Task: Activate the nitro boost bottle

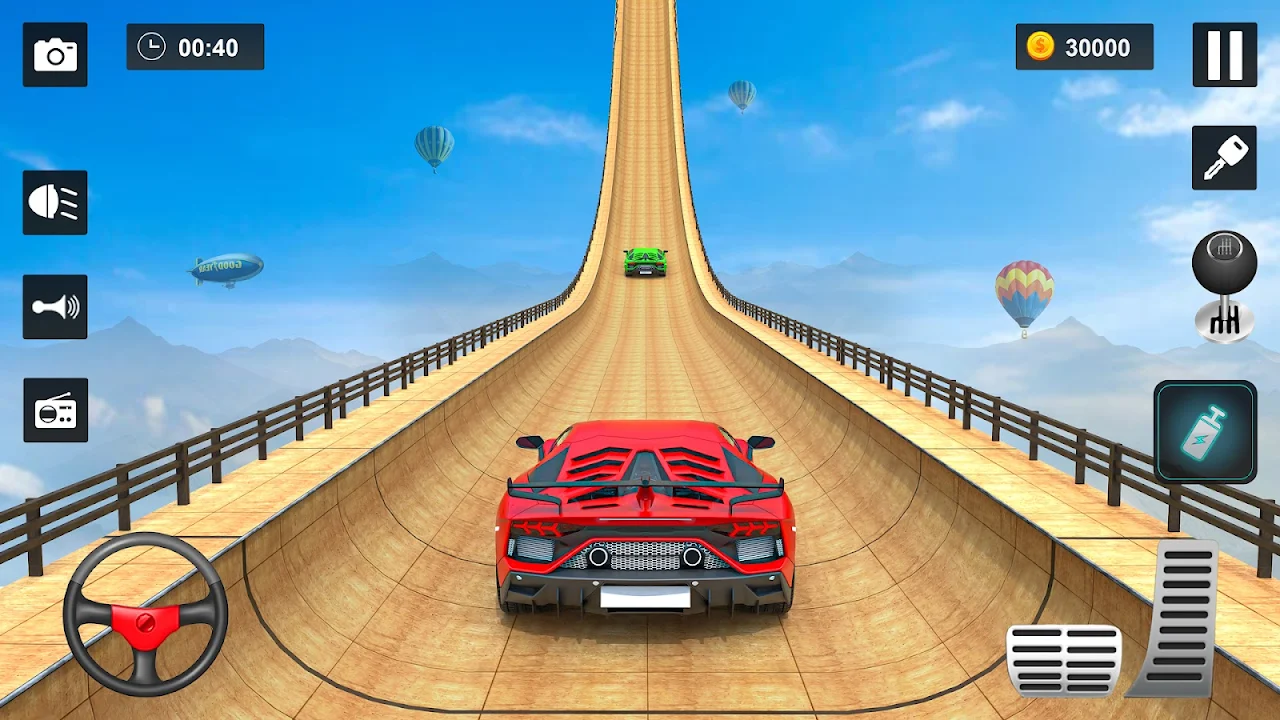Action: pyautogui.click(x=1205, y=431)
